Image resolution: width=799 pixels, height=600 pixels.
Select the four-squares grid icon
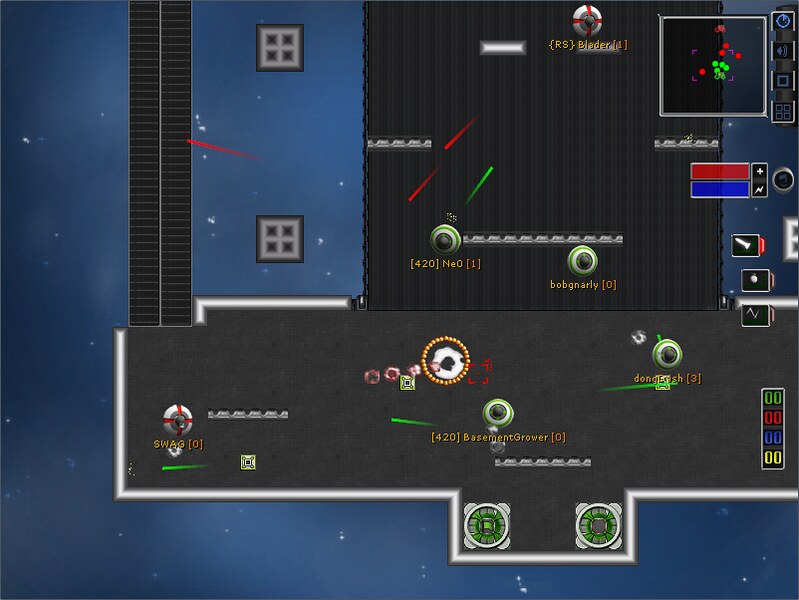[784, 111]
